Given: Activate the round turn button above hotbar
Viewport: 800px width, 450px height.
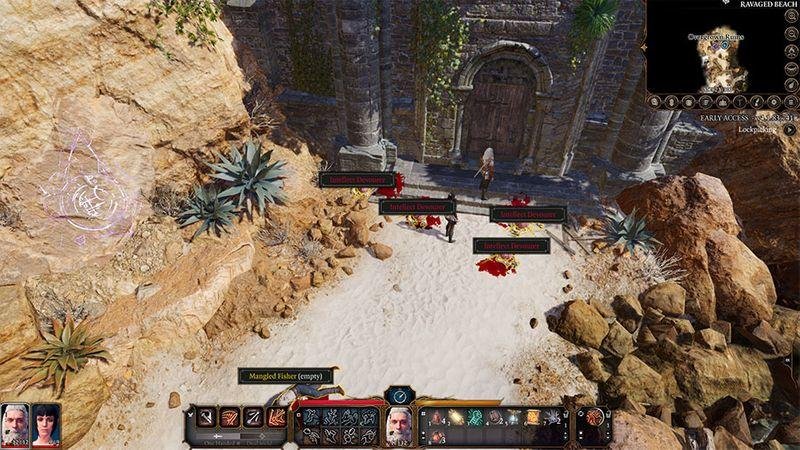Looking at the screenshot, I should click(399, 395).
